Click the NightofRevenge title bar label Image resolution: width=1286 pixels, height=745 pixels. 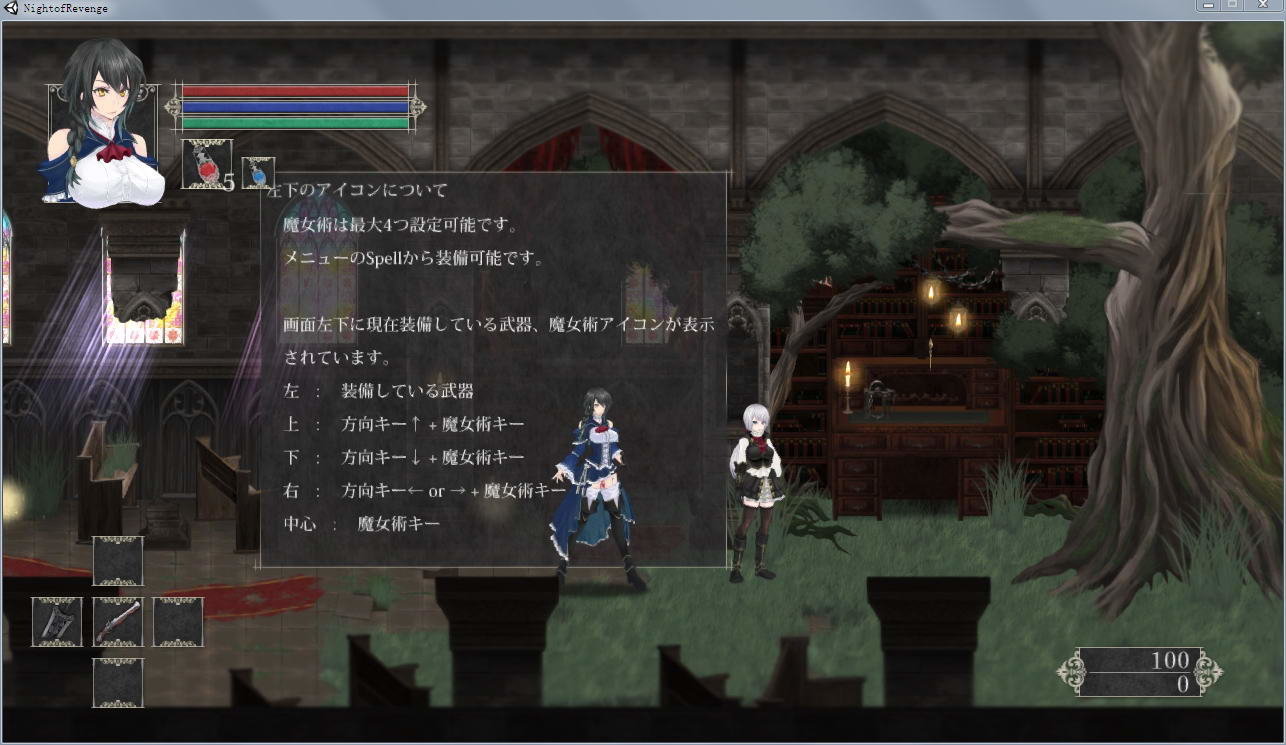[65, 7]
